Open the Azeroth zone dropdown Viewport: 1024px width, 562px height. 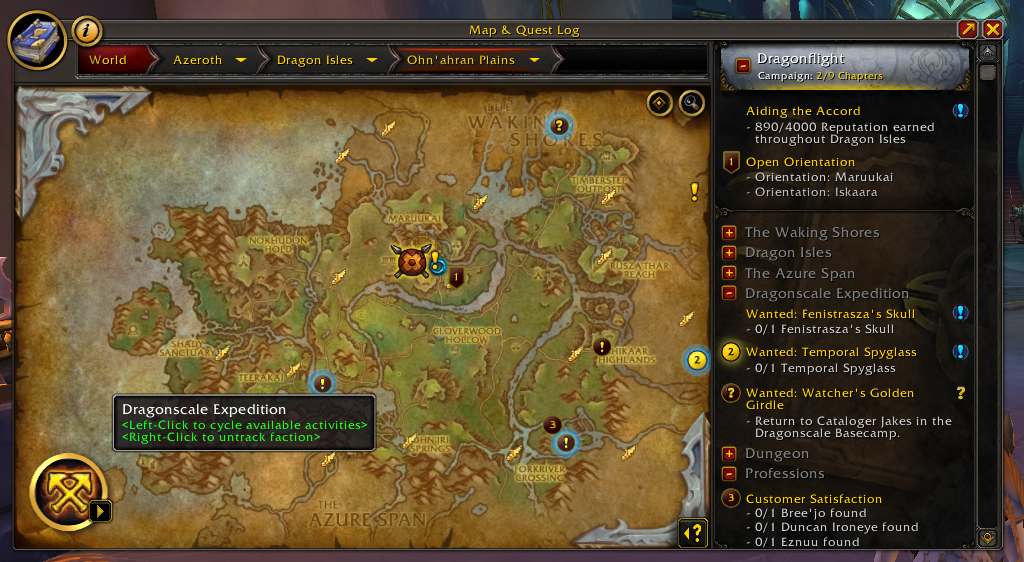click(240, 60)
